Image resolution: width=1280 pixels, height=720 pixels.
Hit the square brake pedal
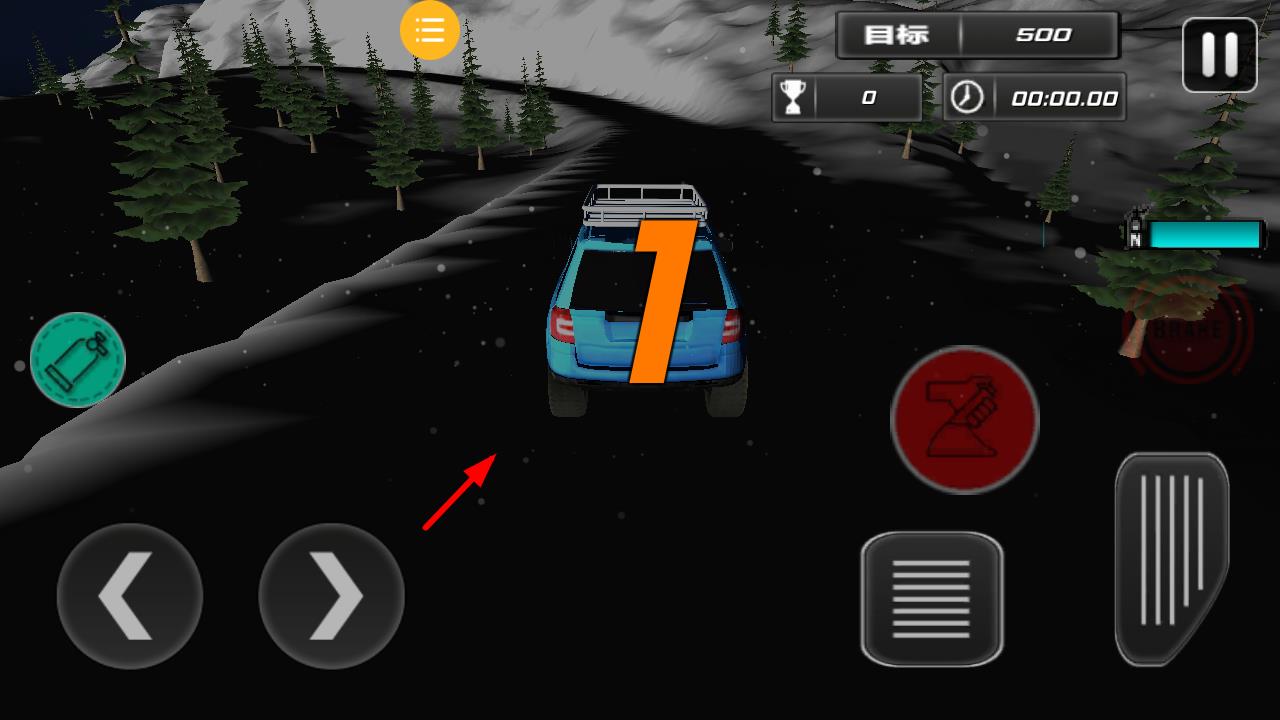pos(931,598)
